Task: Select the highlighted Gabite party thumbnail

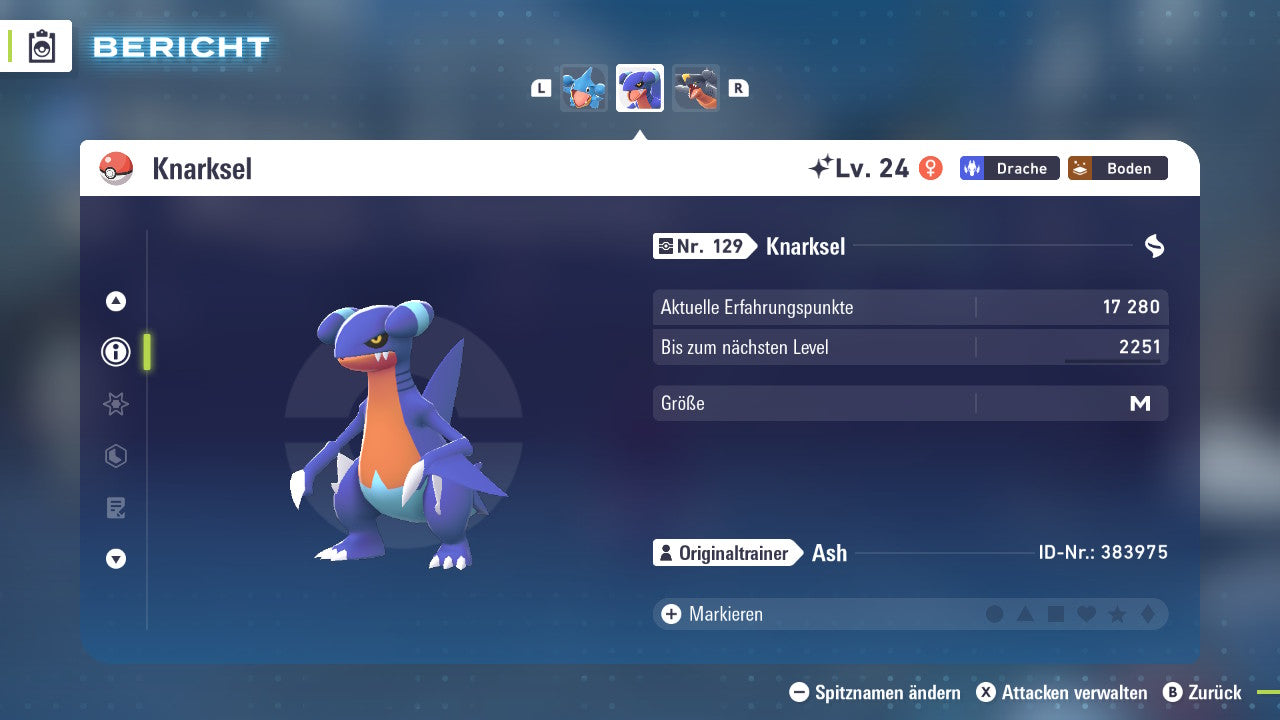Action: click(x=640, y=89)
